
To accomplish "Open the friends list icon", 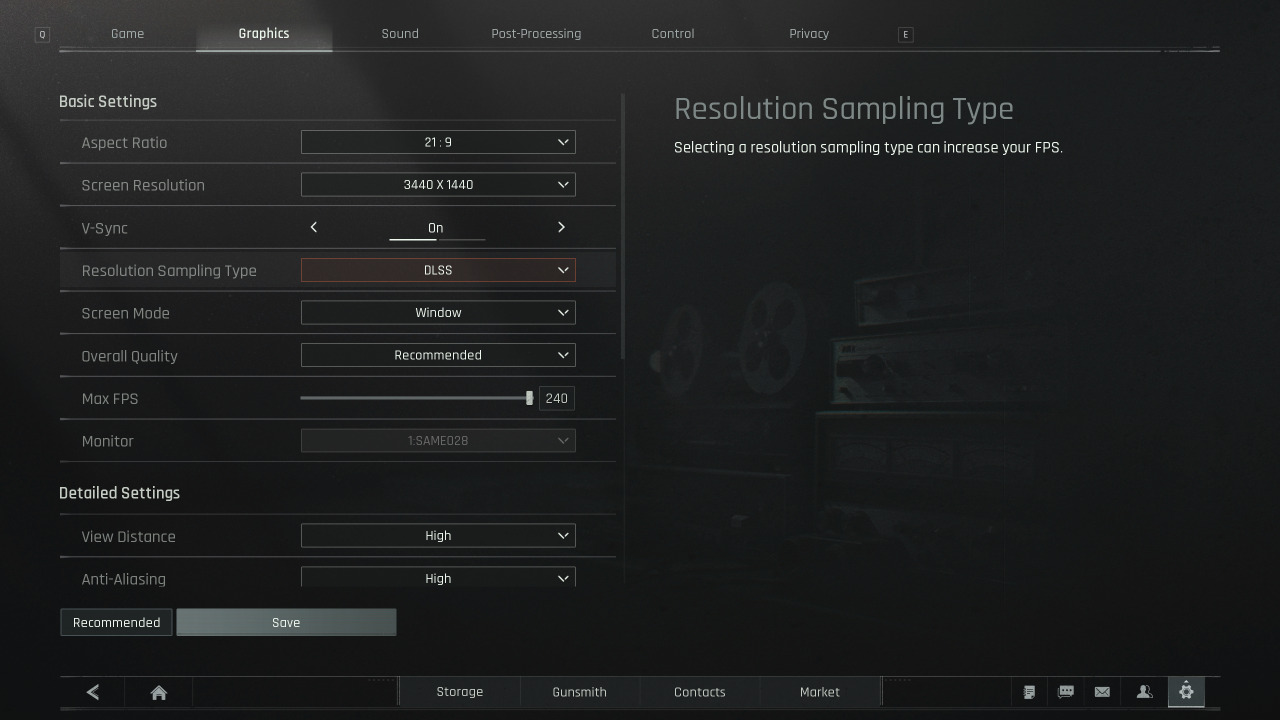I will (1142, 691).
